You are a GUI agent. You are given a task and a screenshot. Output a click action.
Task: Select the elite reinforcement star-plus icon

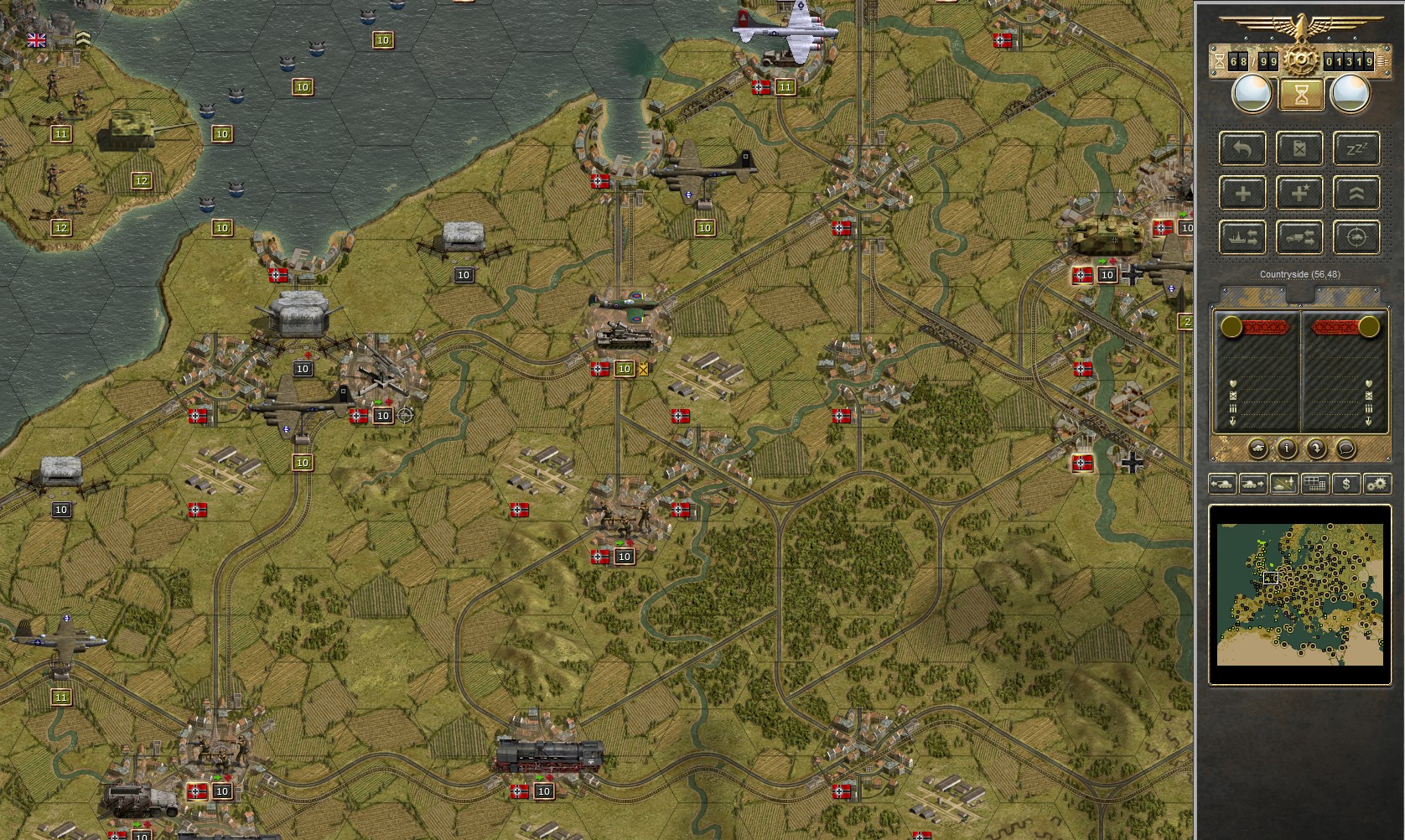[x=1299, y=192]
